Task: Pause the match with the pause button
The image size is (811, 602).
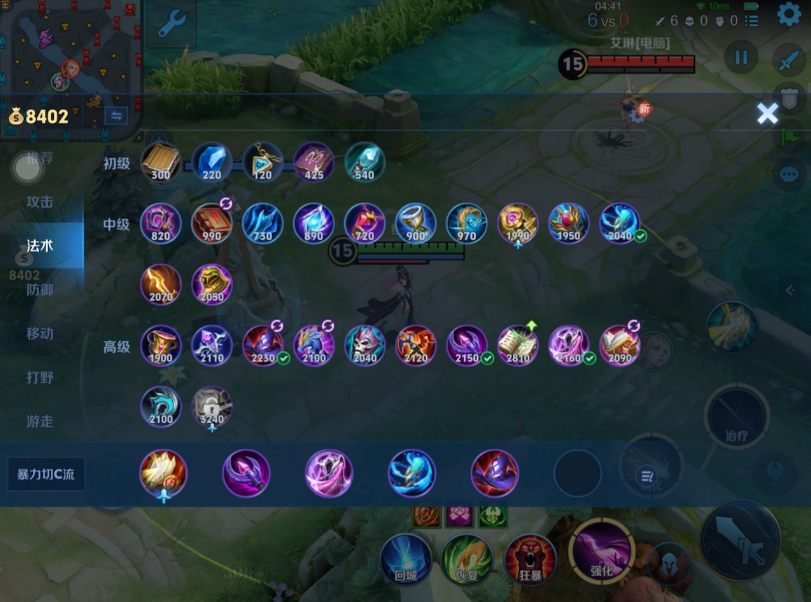Action: click(741, 58)
